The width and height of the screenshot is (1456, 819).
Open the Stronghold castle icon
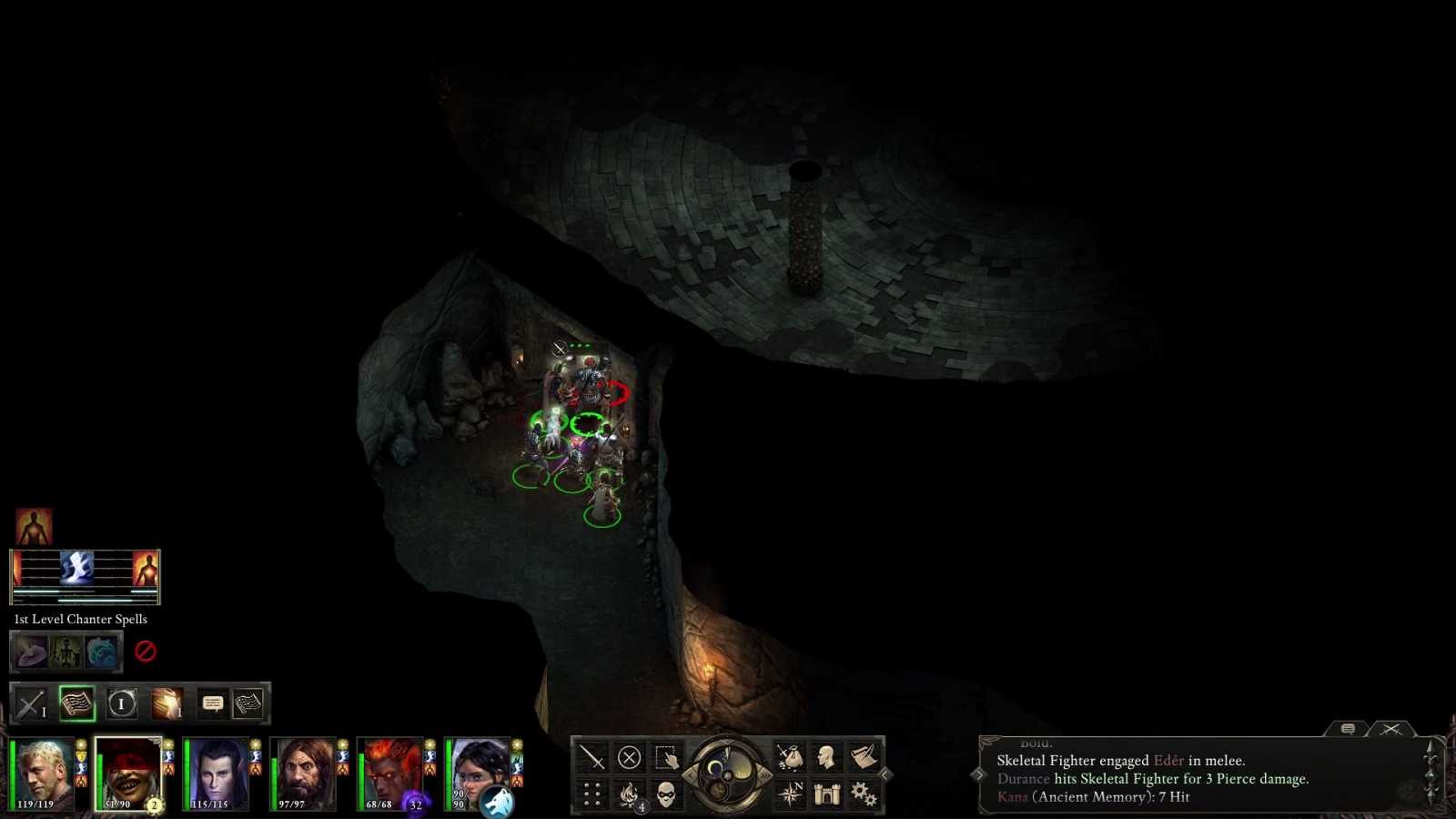pyautogui.click(x=826, y=793)
